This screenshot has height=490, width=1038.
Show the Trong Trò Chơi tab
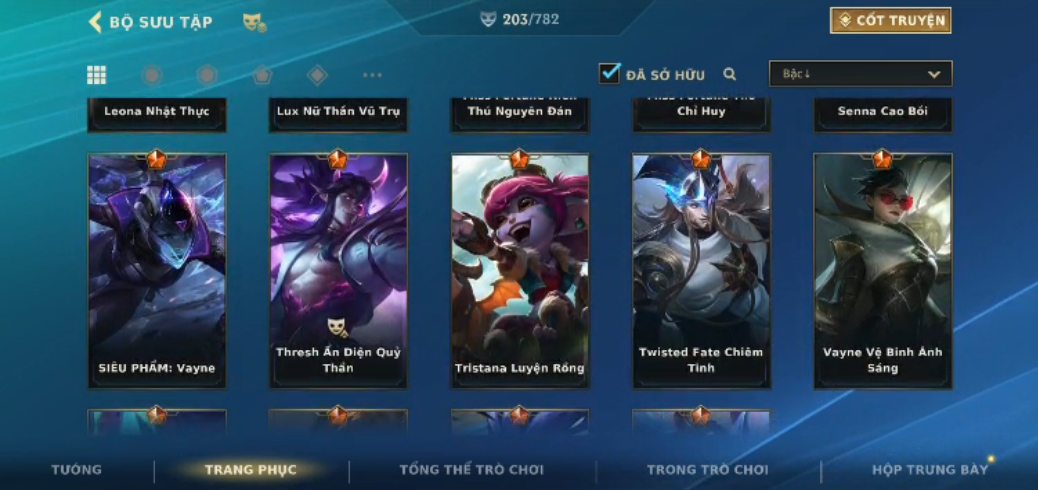[707, 470]
